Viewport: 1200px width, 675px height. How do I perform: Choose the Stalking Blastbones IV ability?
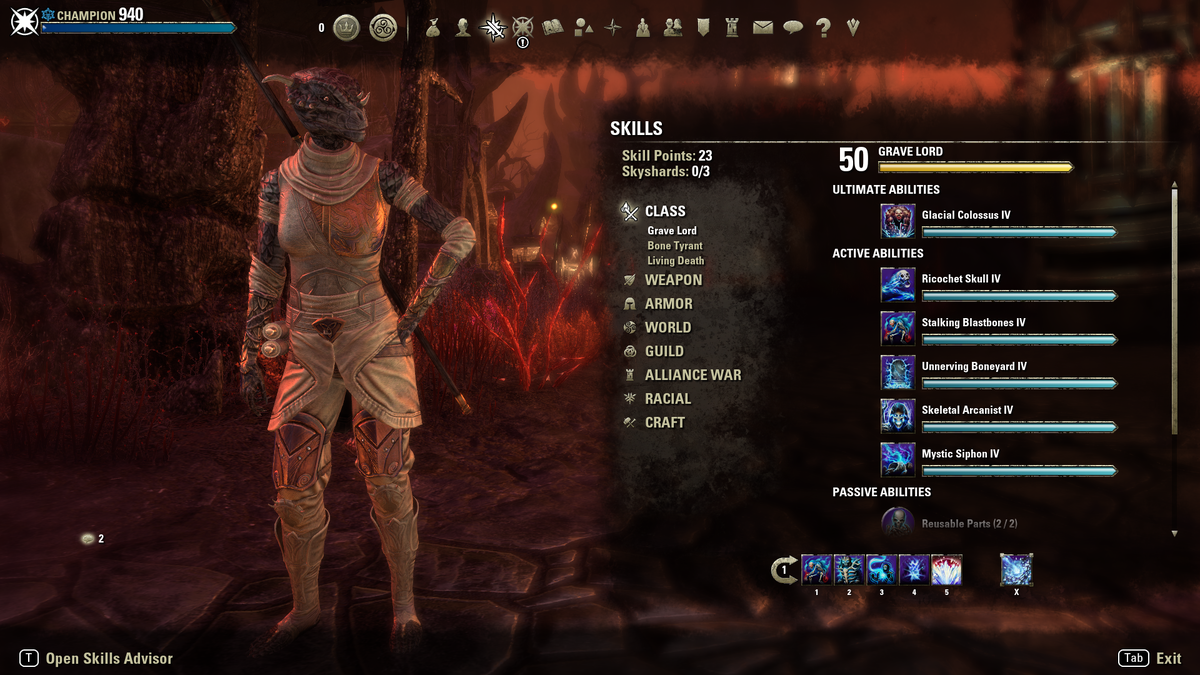897,328
